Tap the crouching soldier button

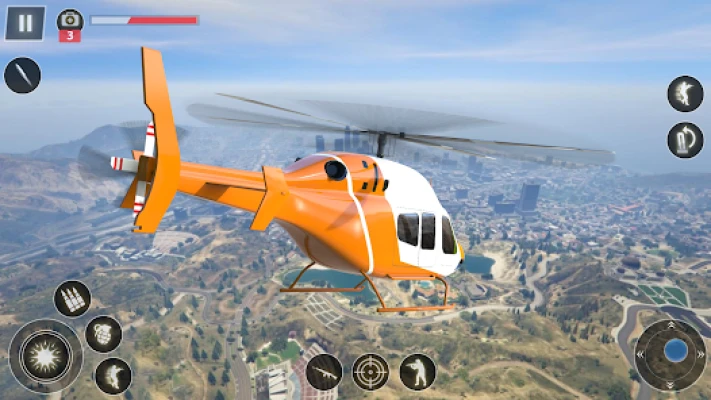(x=113, y=376)
